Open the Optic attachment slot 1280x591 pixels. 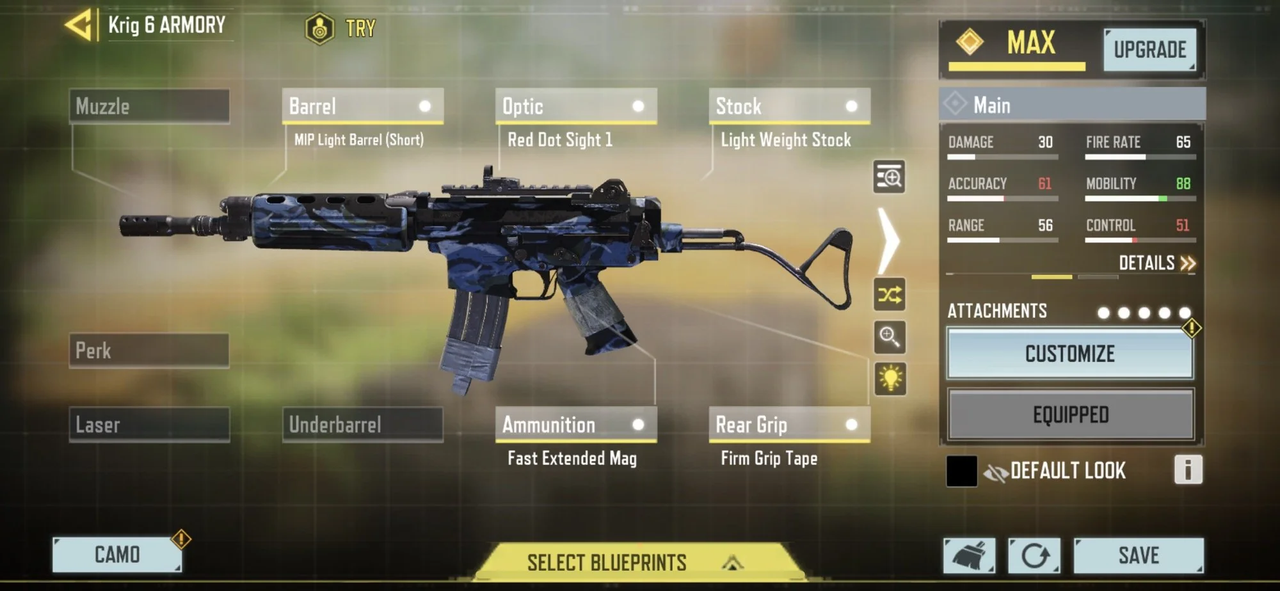pyautogui.click(x=576, y=106)
